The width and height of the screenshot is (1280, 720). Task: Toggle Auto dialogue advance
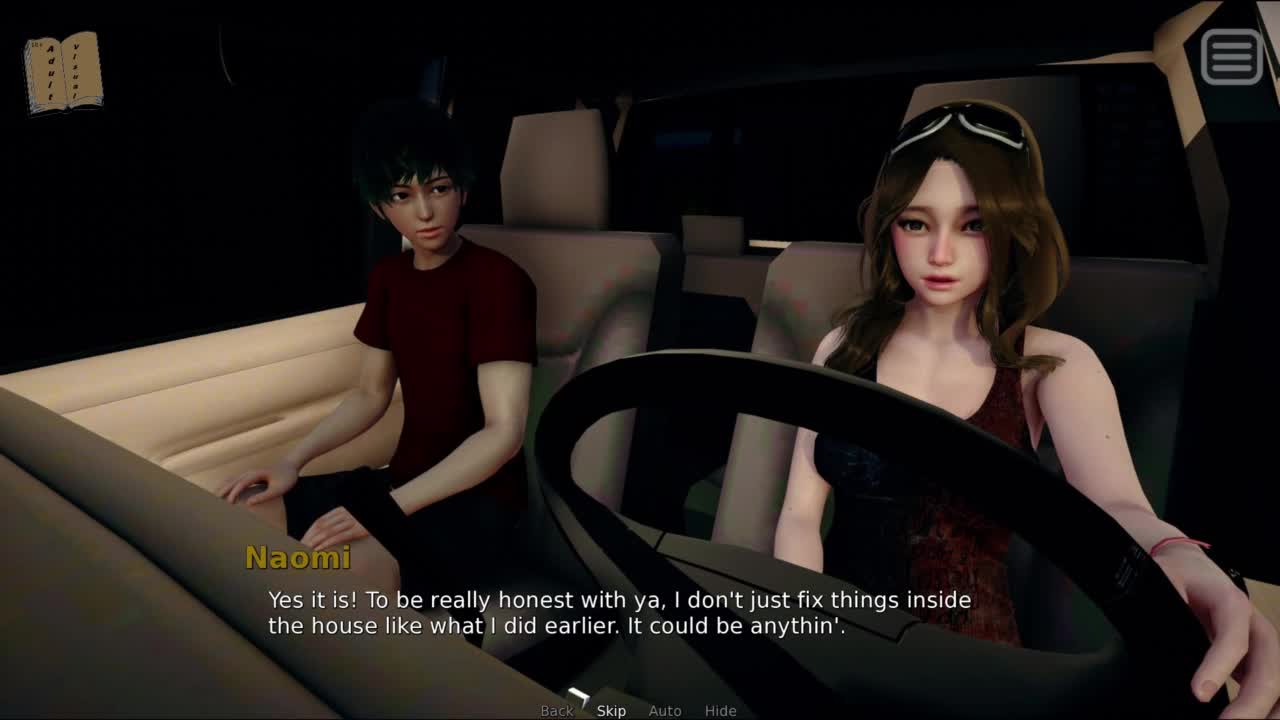pos(665,711)
